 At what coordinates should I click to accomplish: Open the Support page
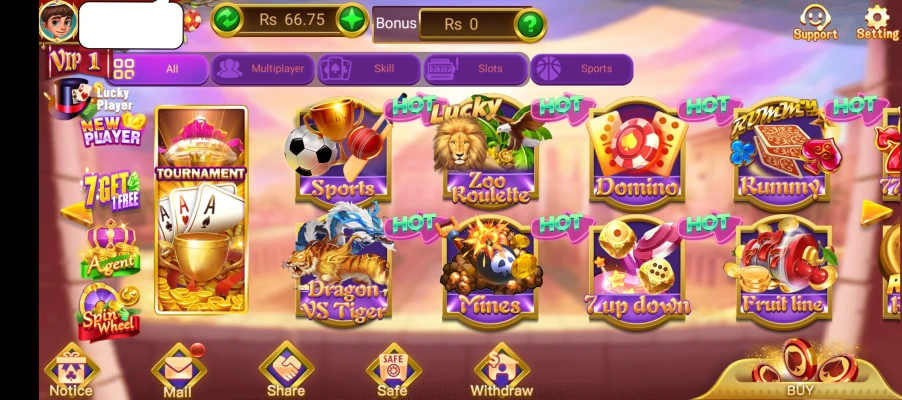click(815, 21)
